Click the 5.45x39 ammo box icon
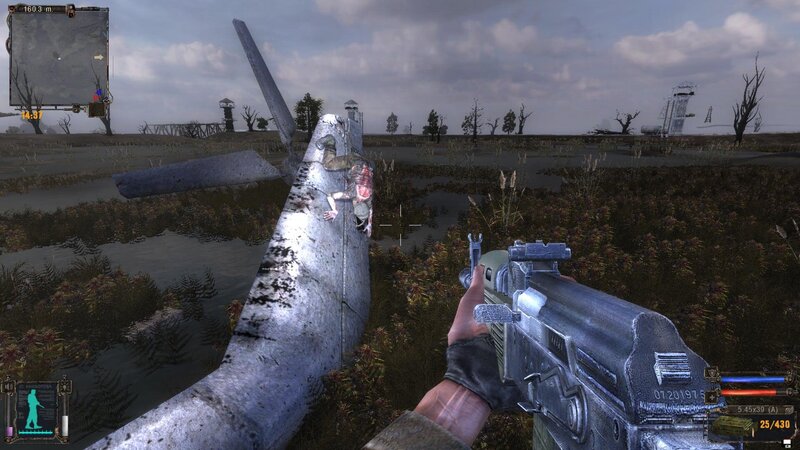 [732, 424]
